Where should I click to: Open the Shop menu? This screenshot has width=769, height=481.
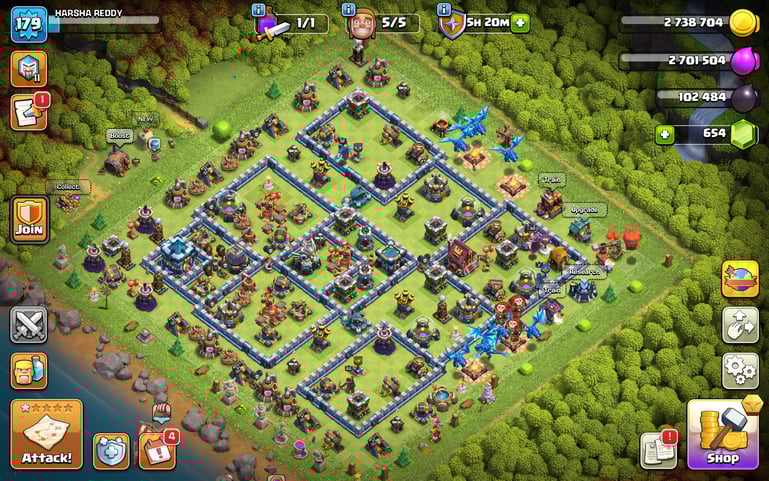point(723,434)
